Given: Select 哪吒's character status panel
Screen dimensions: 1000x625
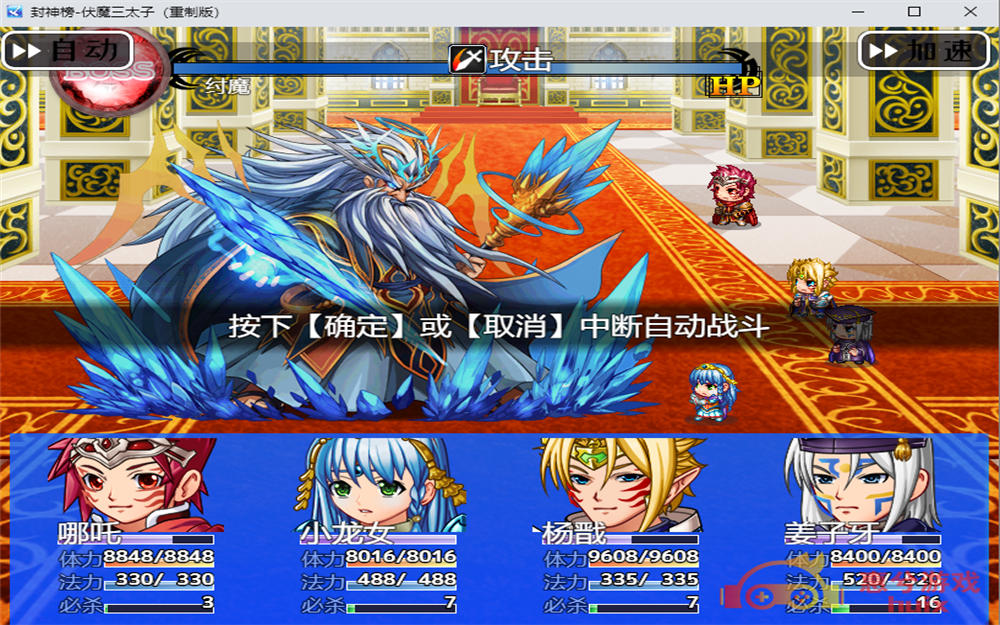Looking at the screenshot, I should coord(135,526).
